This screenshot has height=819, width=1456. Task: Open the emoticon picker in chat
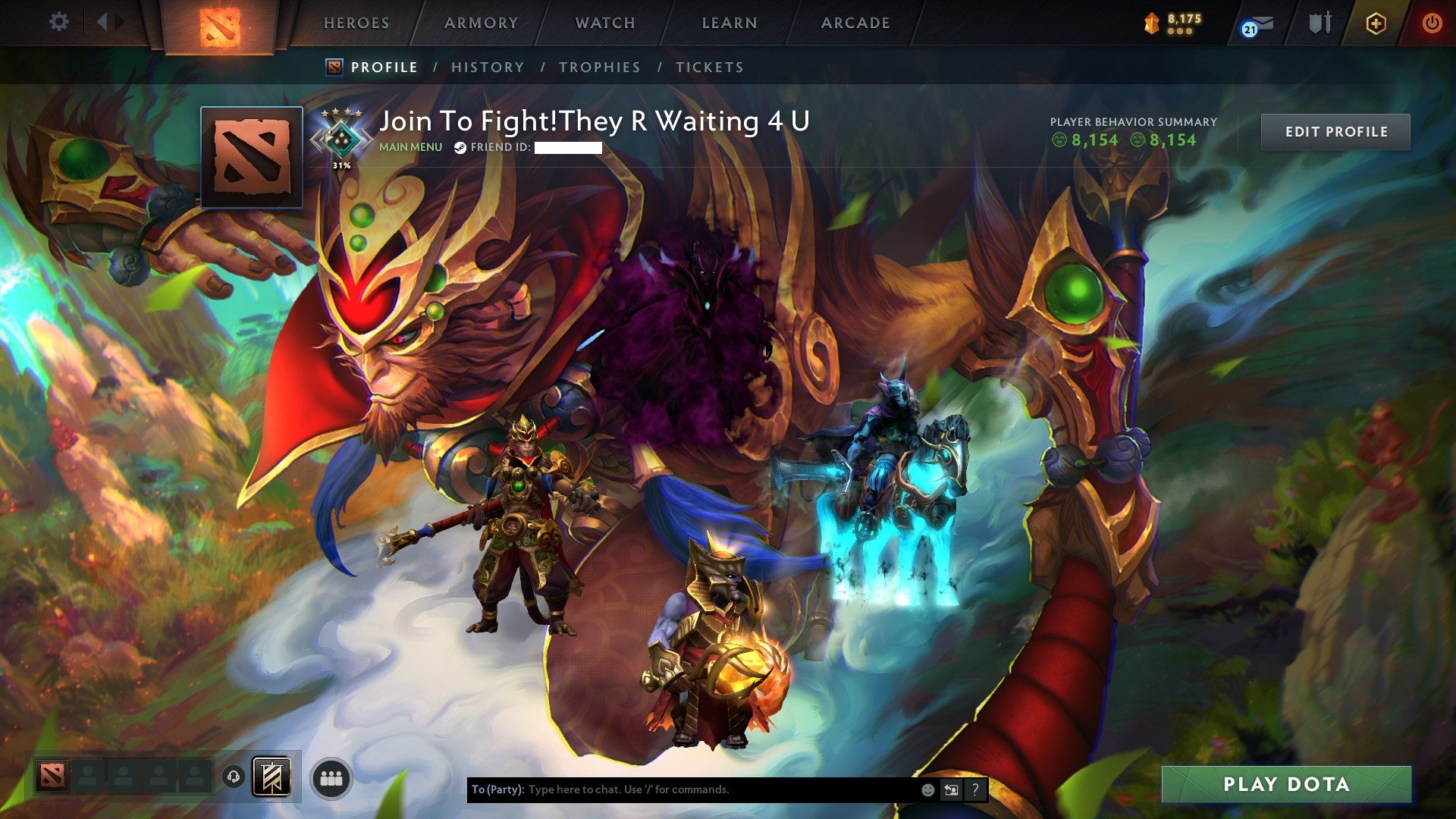pyautogui.click(x=927, y=789)
